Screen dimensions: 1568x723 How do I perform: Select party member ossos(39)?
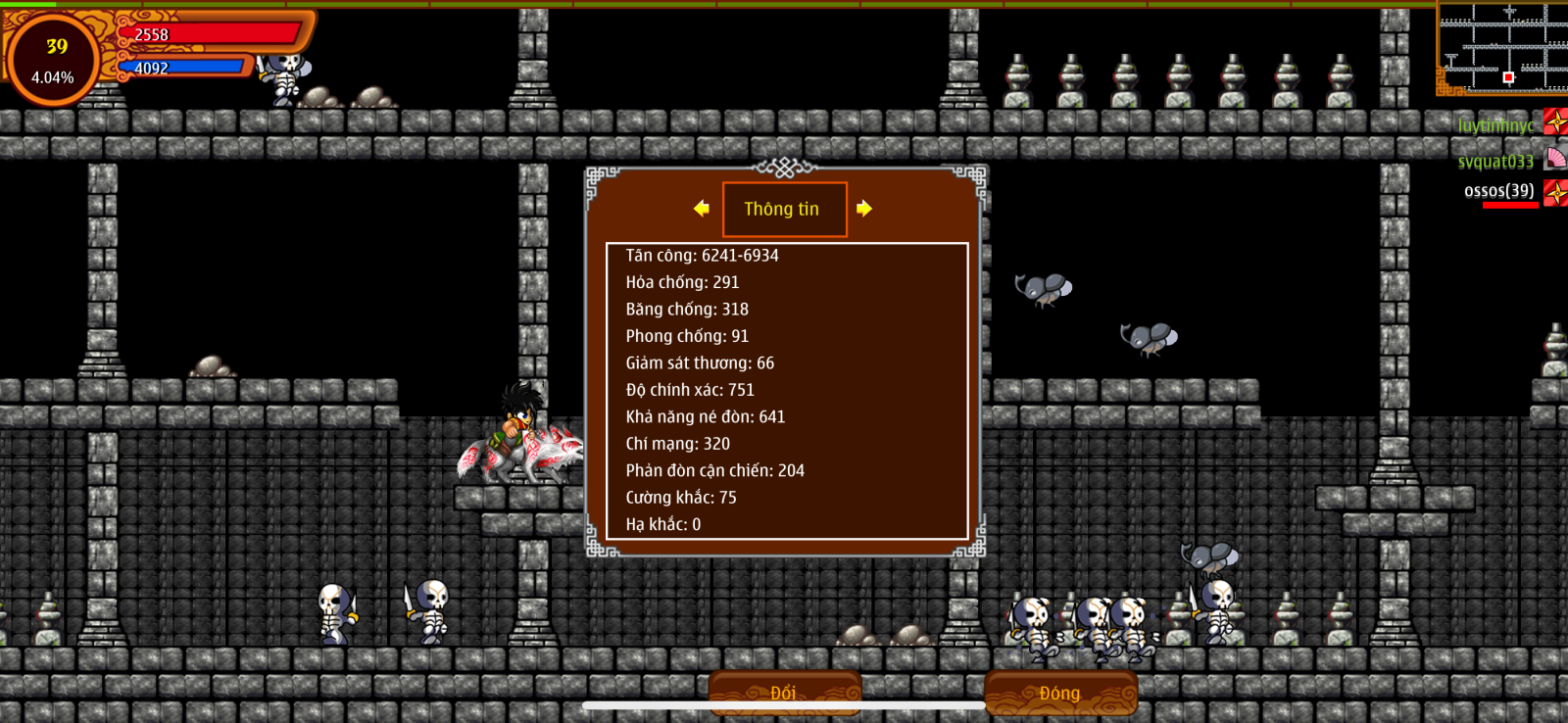(1499, 191)
